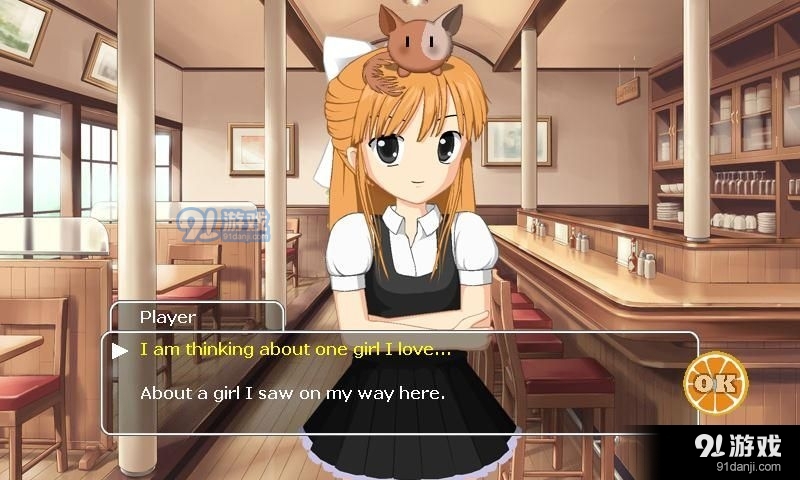Confirm choice with the orange OK button
The width and height of the screenshot is (800, 480).
click(x=716, y=383)
